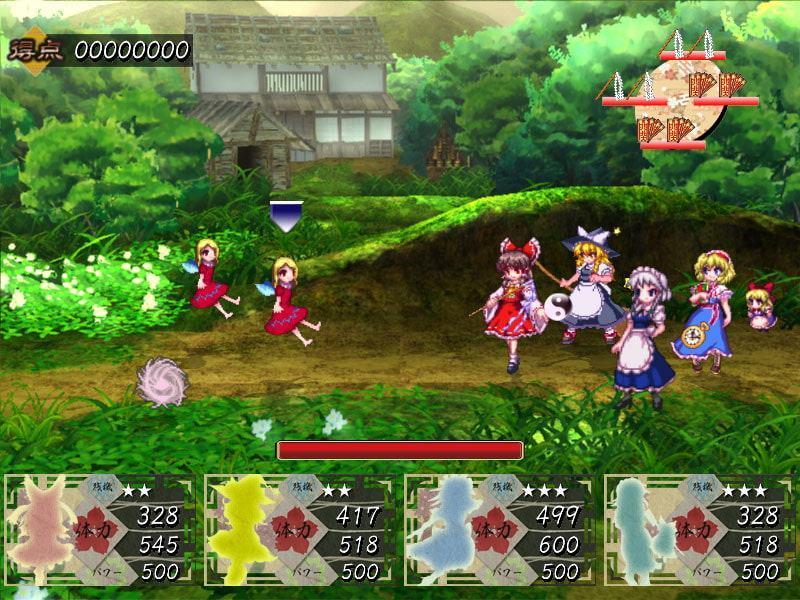Pick the teal Alice silhouette status panel
800x600 pixels.
697,529
